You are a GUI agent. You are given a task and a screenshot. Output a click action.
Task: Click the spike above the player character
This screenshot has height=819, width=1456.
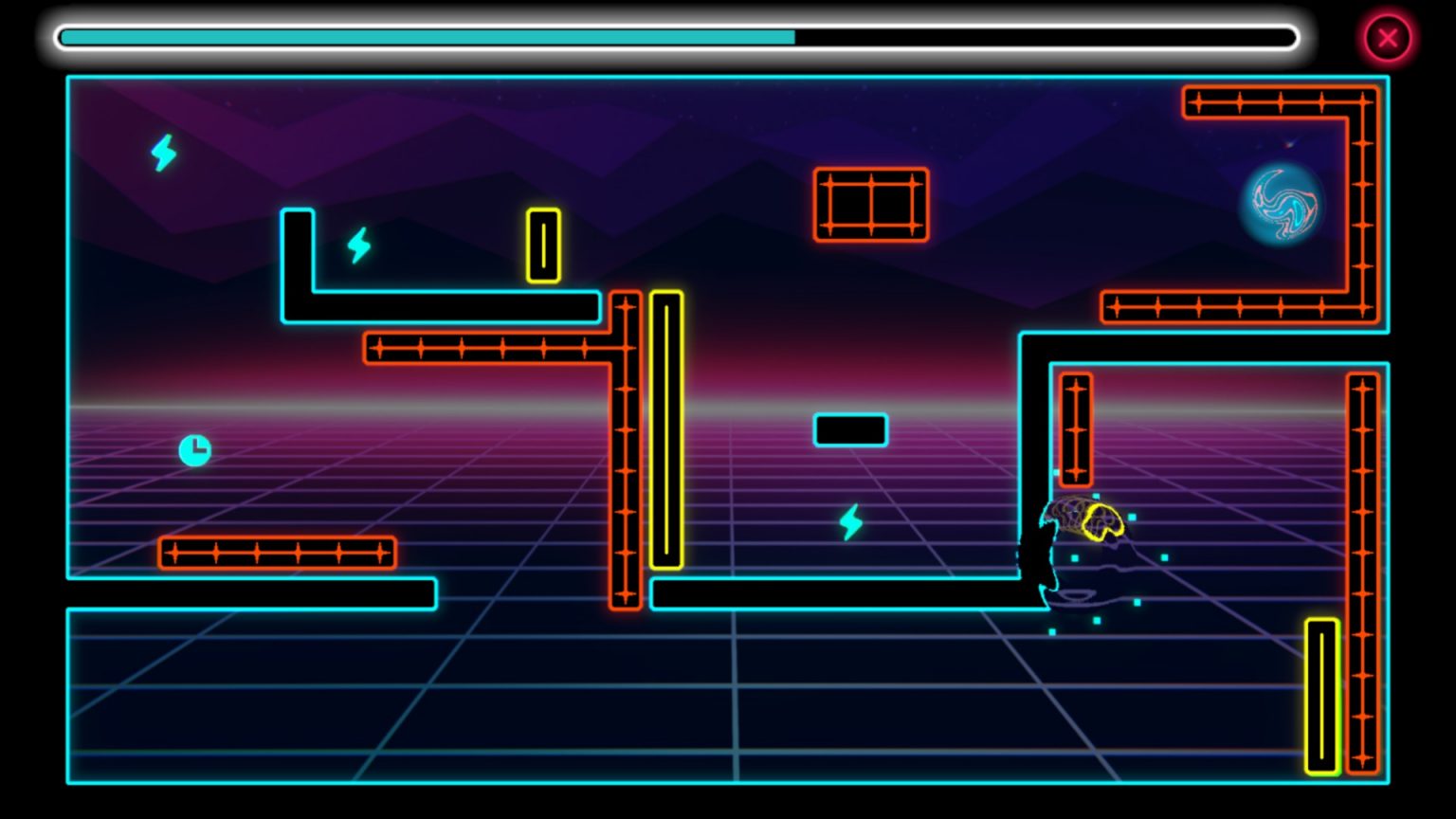(1075, 427)
